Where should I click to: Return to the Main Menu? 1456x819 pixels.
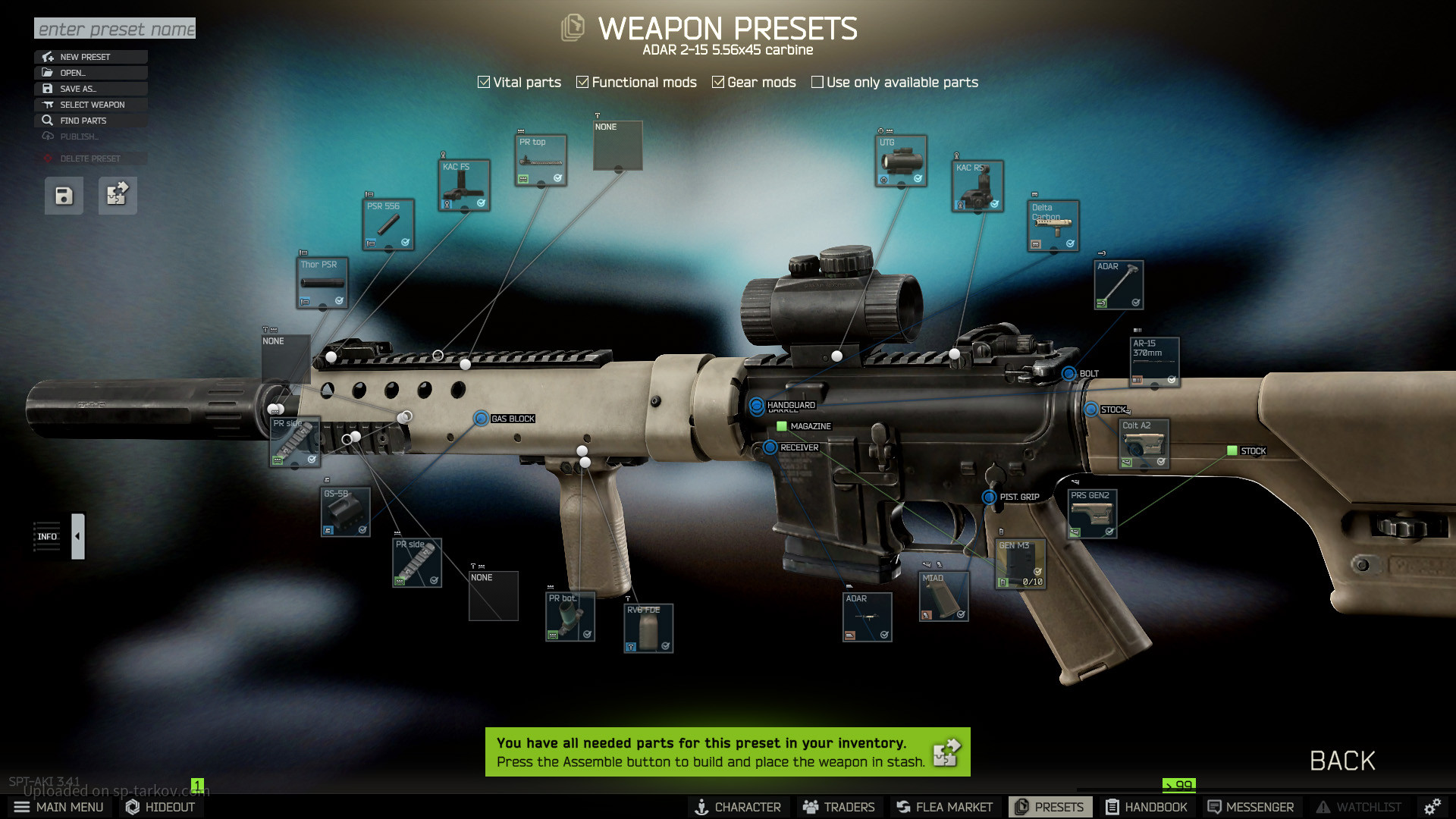click(59, 807)
